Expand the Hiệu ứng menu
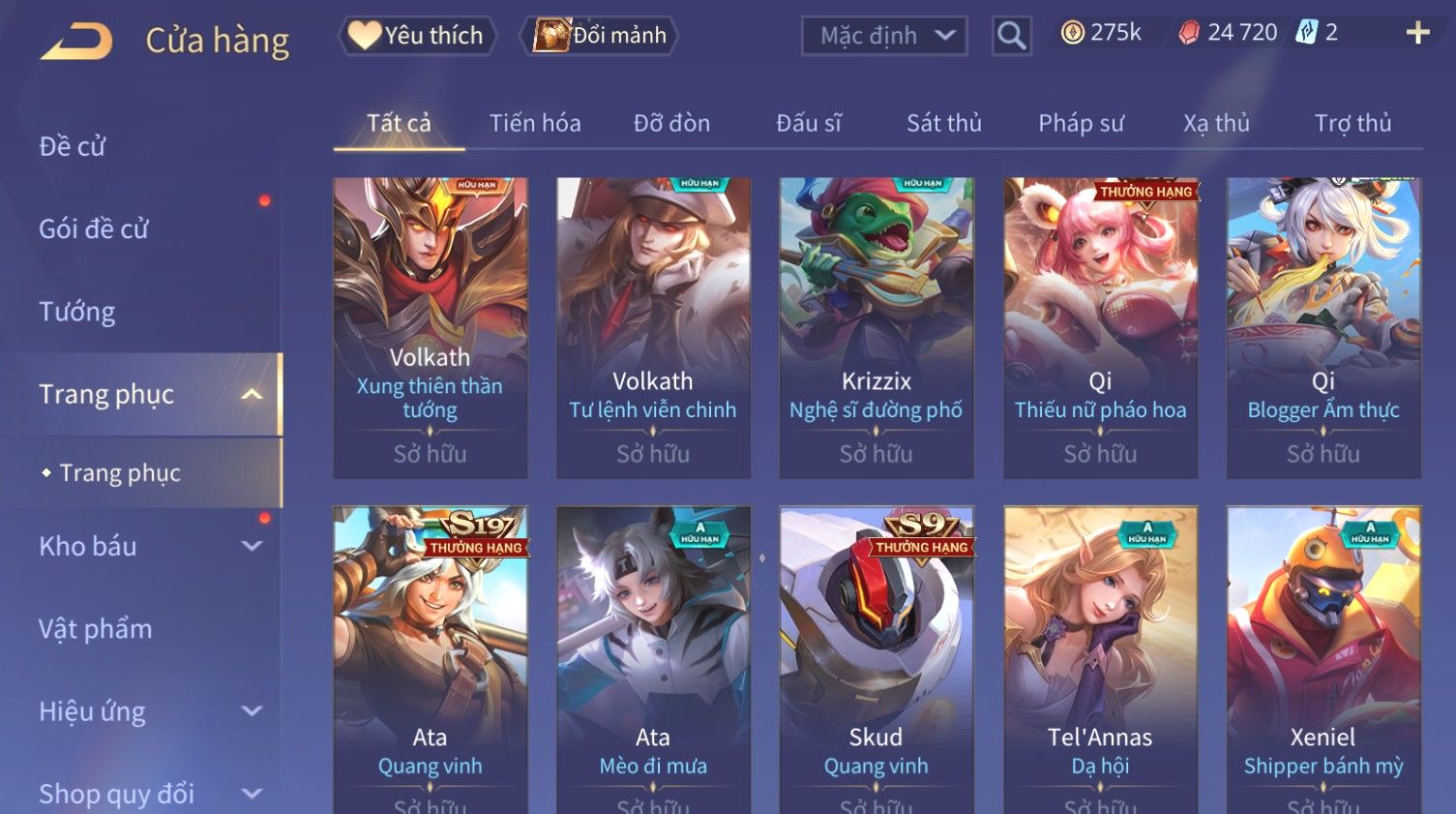Image resolution: width=1456 pixels, height=814 pixels. point(145,711)
